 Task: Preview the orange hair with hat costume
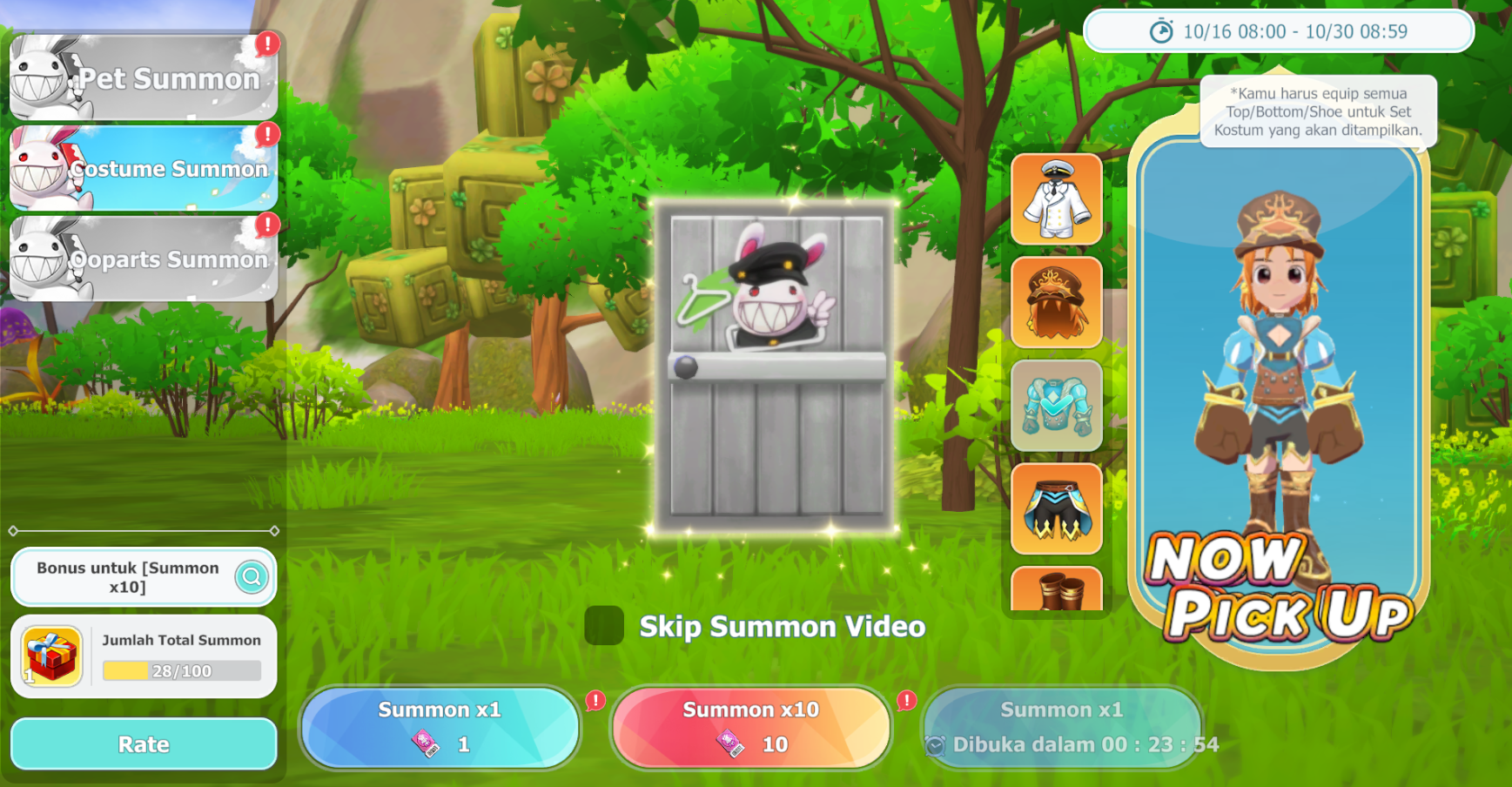[1056, 302]
